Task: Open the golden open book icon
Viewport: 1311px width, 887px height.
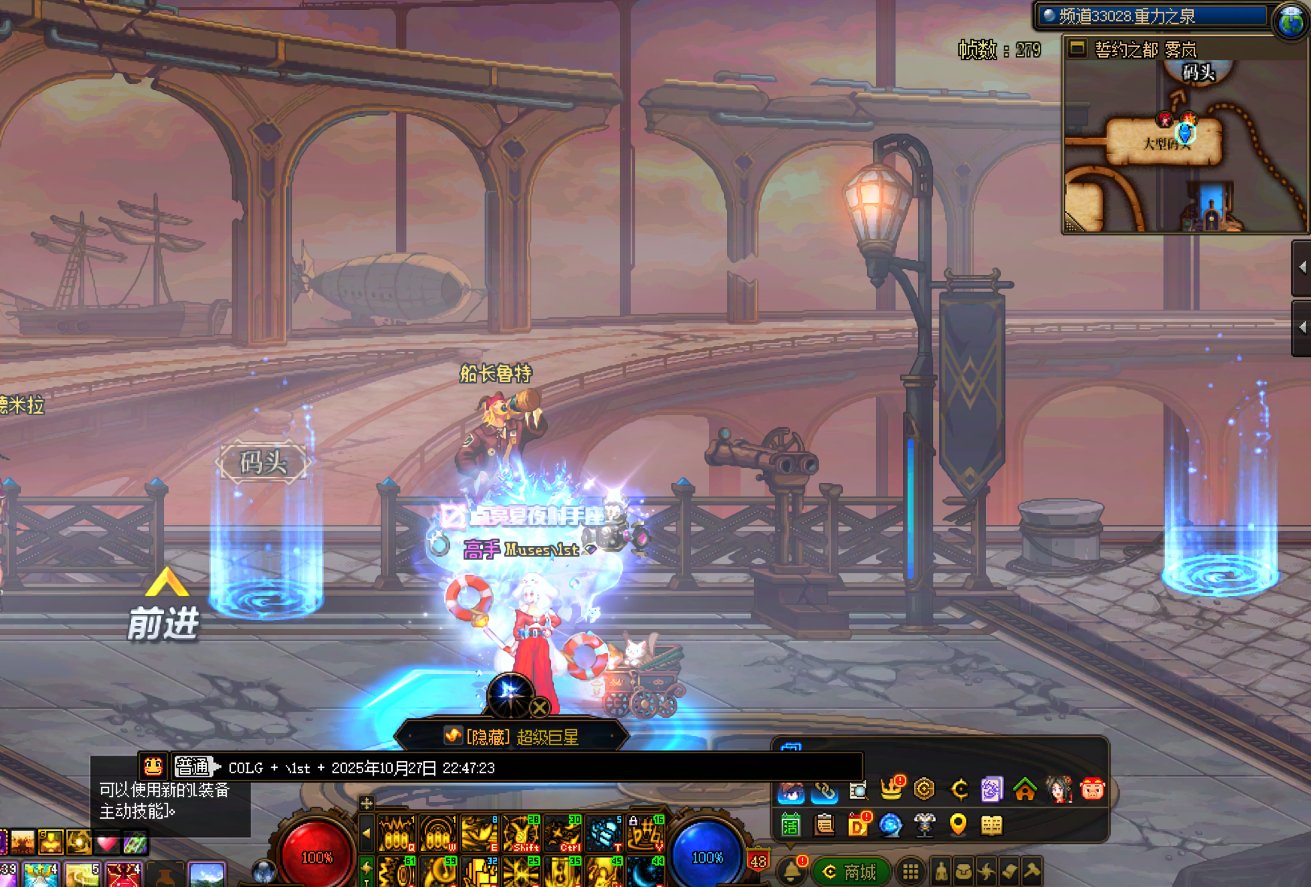Action: pos(991,825)
